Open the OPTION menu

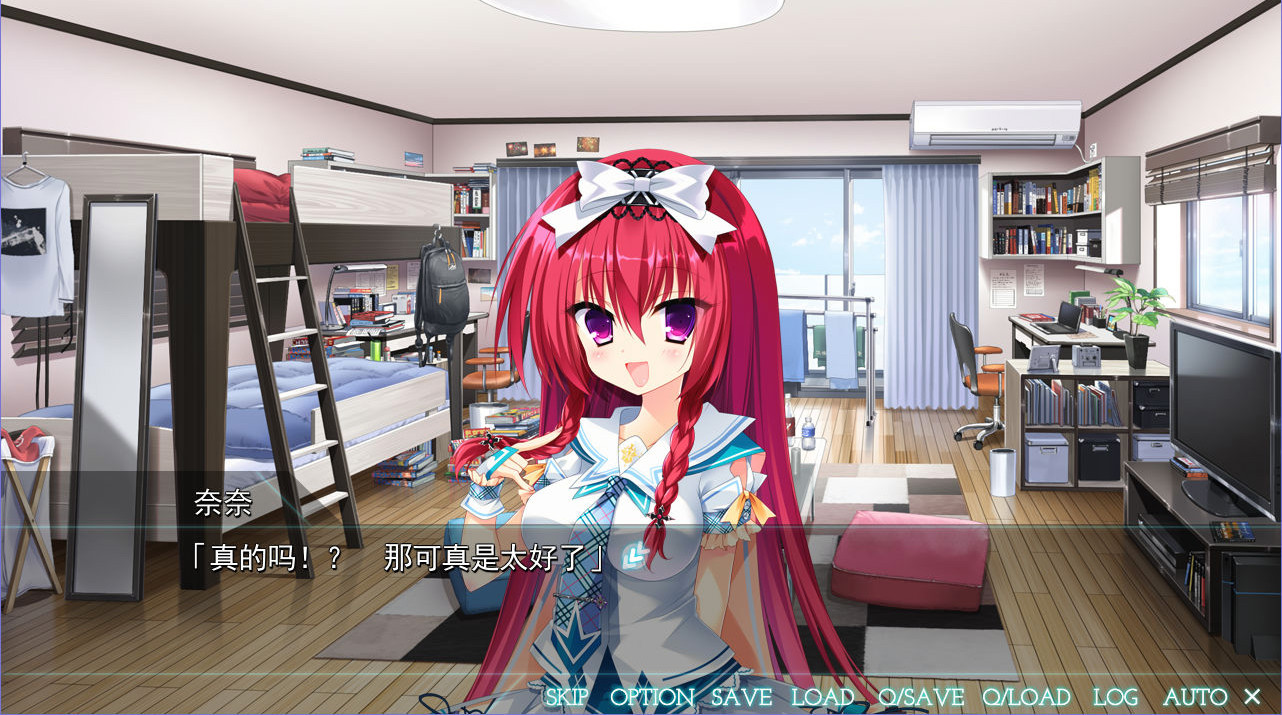click(651, 697)
